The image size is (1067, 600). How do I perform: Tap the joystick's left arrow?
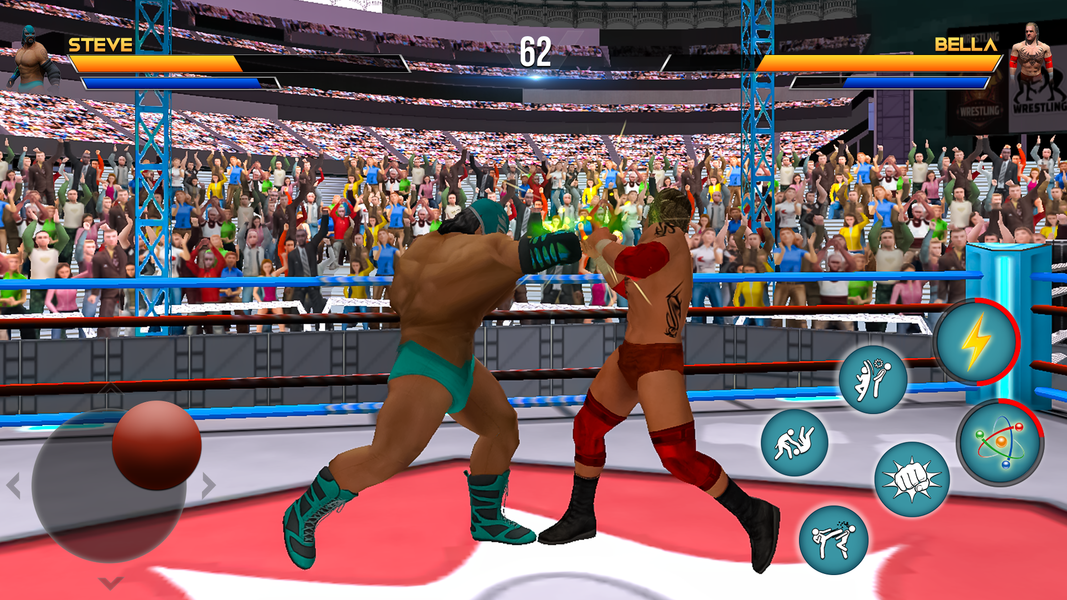tap(13, 486)
